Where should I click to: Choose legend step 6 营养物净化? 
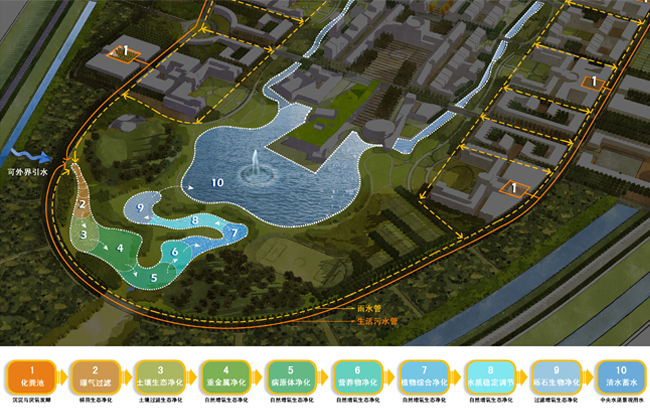(357, 376)
